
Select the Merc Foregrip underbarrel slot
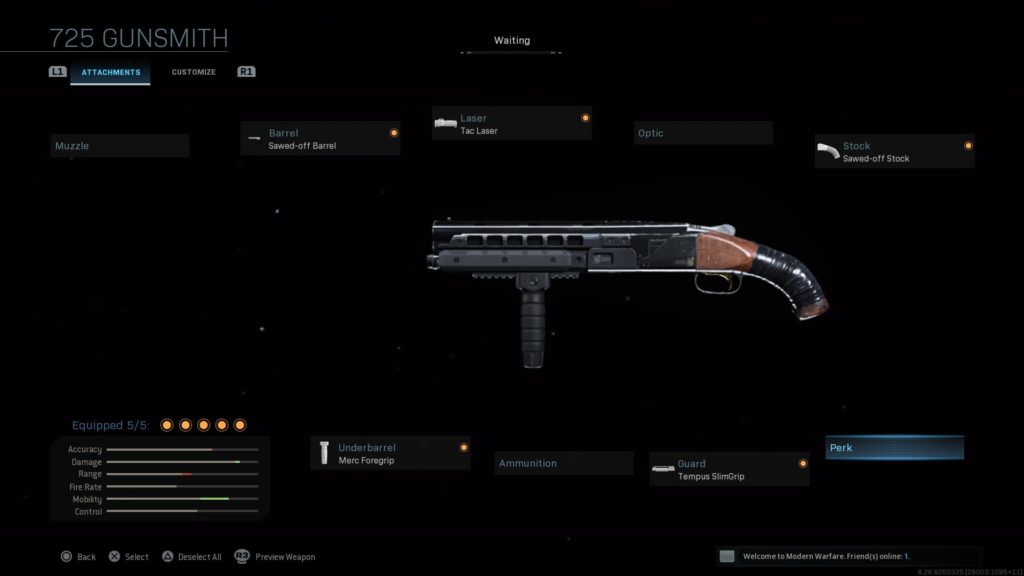pos(390,453)
